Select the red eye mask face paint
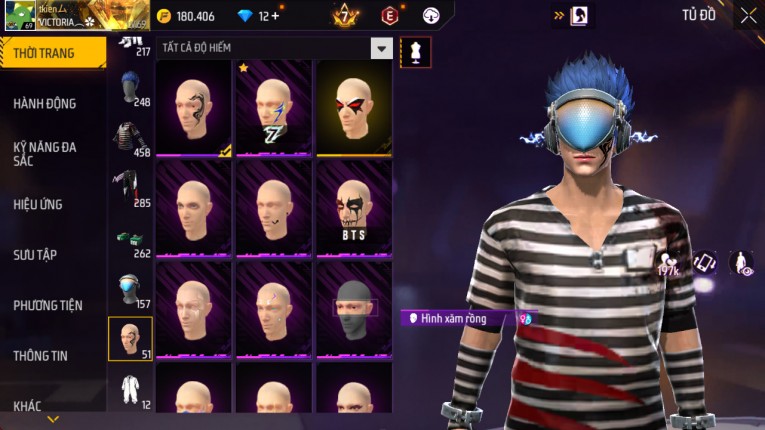The width and height of the screenshot is (765, 430). click(354, 108)
